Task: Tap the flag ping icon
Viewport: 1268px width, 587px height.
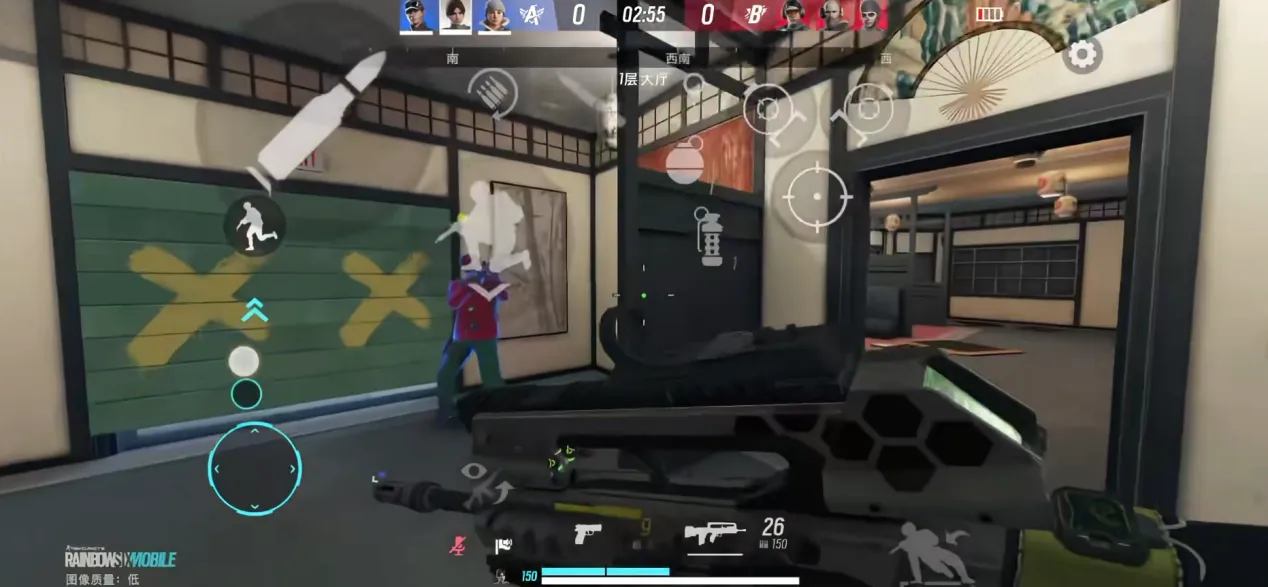Action: click(x=502, y=545)
